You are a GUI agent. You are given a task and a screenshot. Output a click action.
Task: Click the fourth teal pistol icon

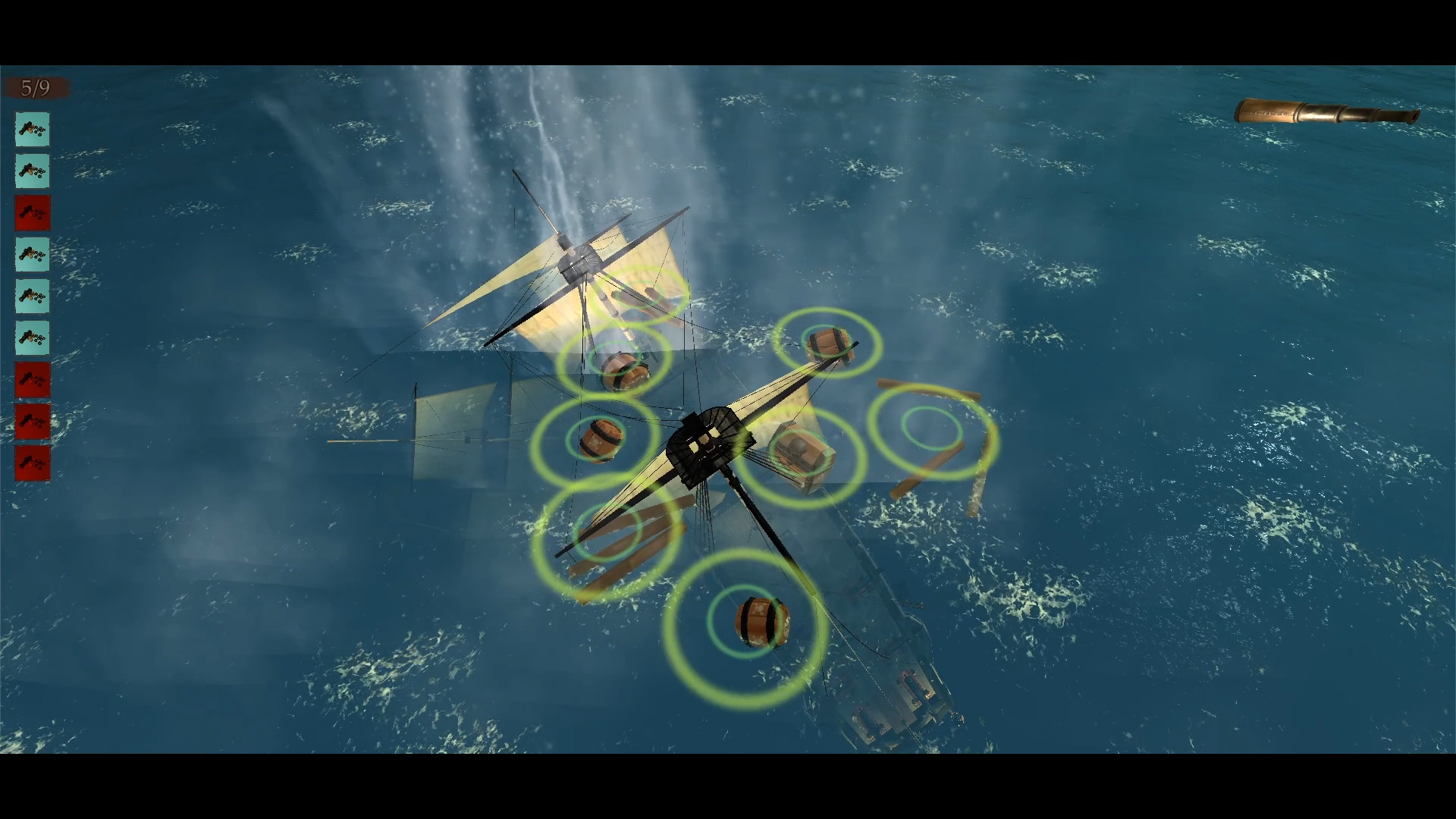[x=33, y=255]
